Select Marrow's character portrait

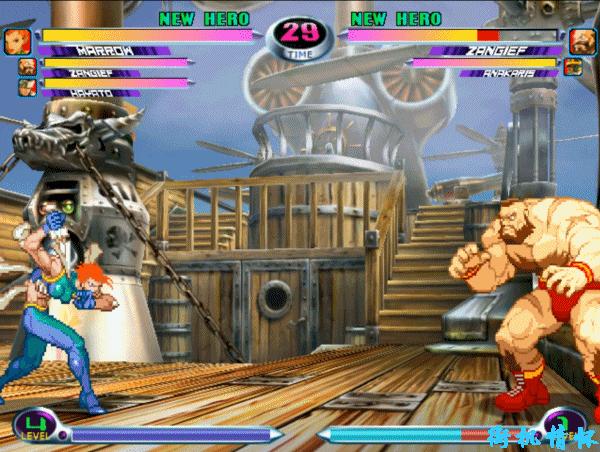coord(18,40)
